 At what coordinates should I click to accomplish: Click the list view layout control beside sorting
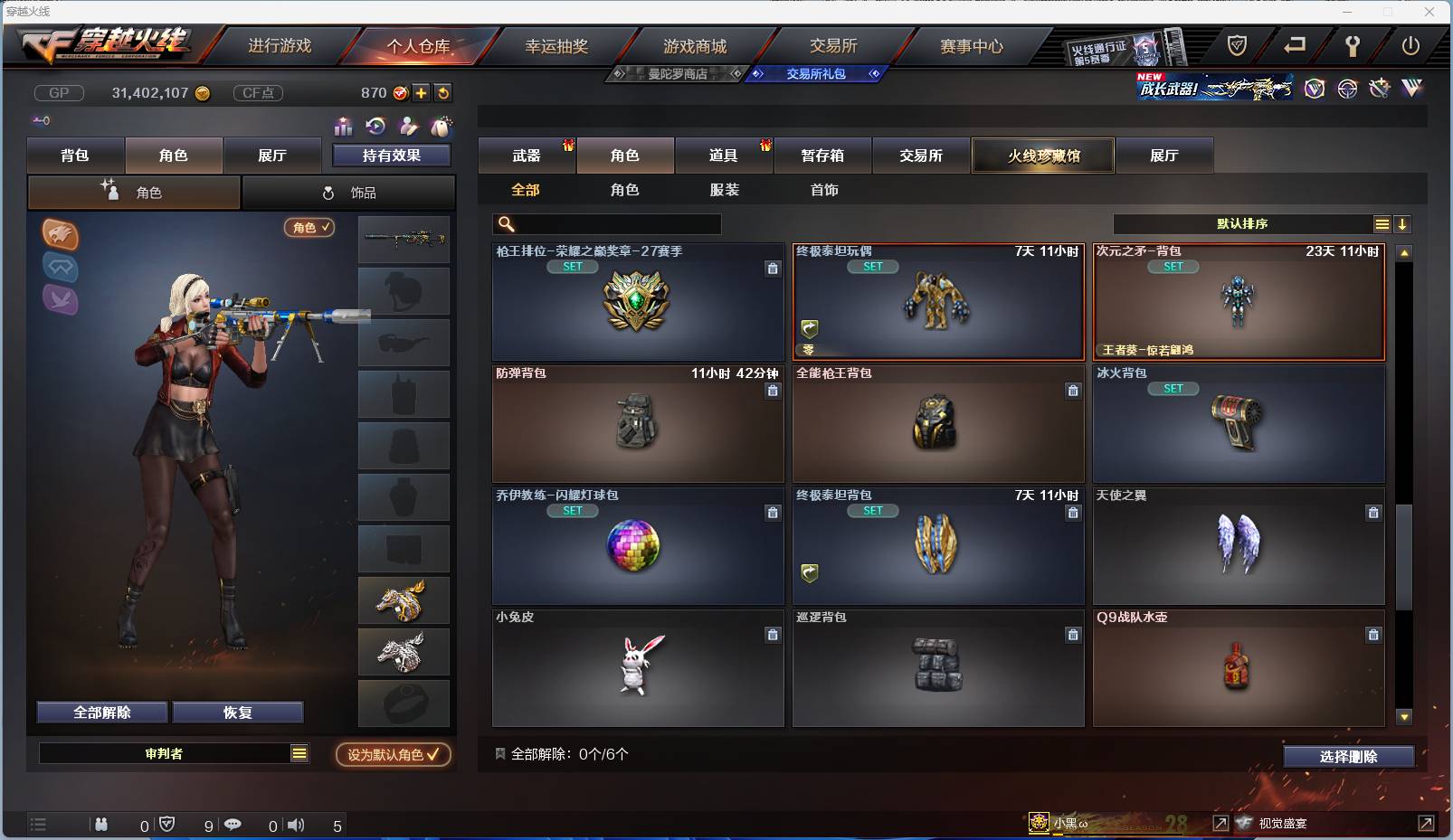pos(1383,223)
